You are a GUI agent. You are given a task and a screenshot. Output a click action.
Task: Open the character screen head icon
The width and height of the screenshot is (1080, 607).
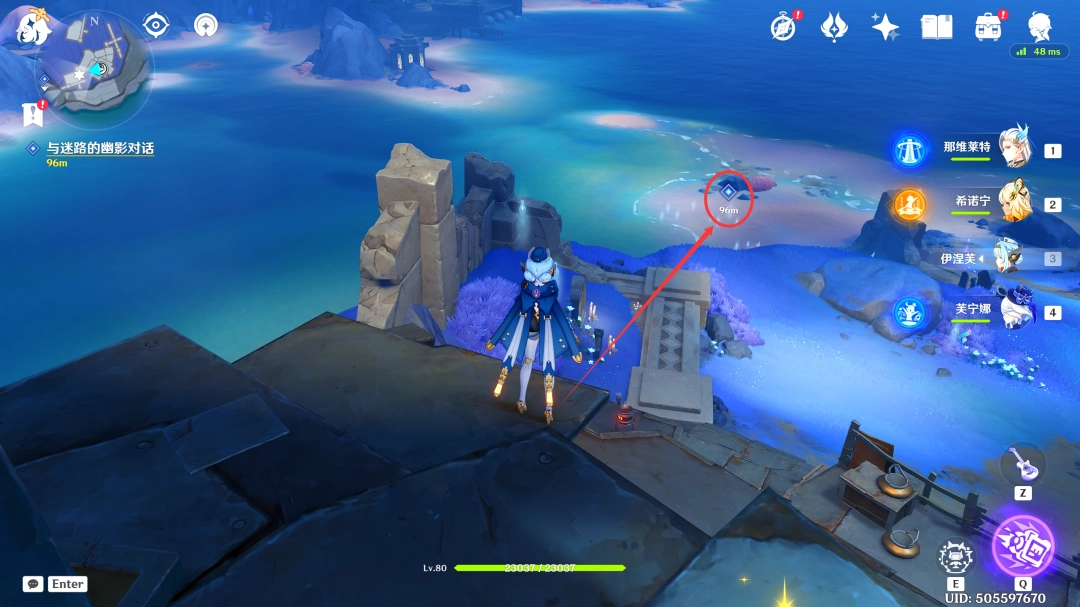[1039, 26]
